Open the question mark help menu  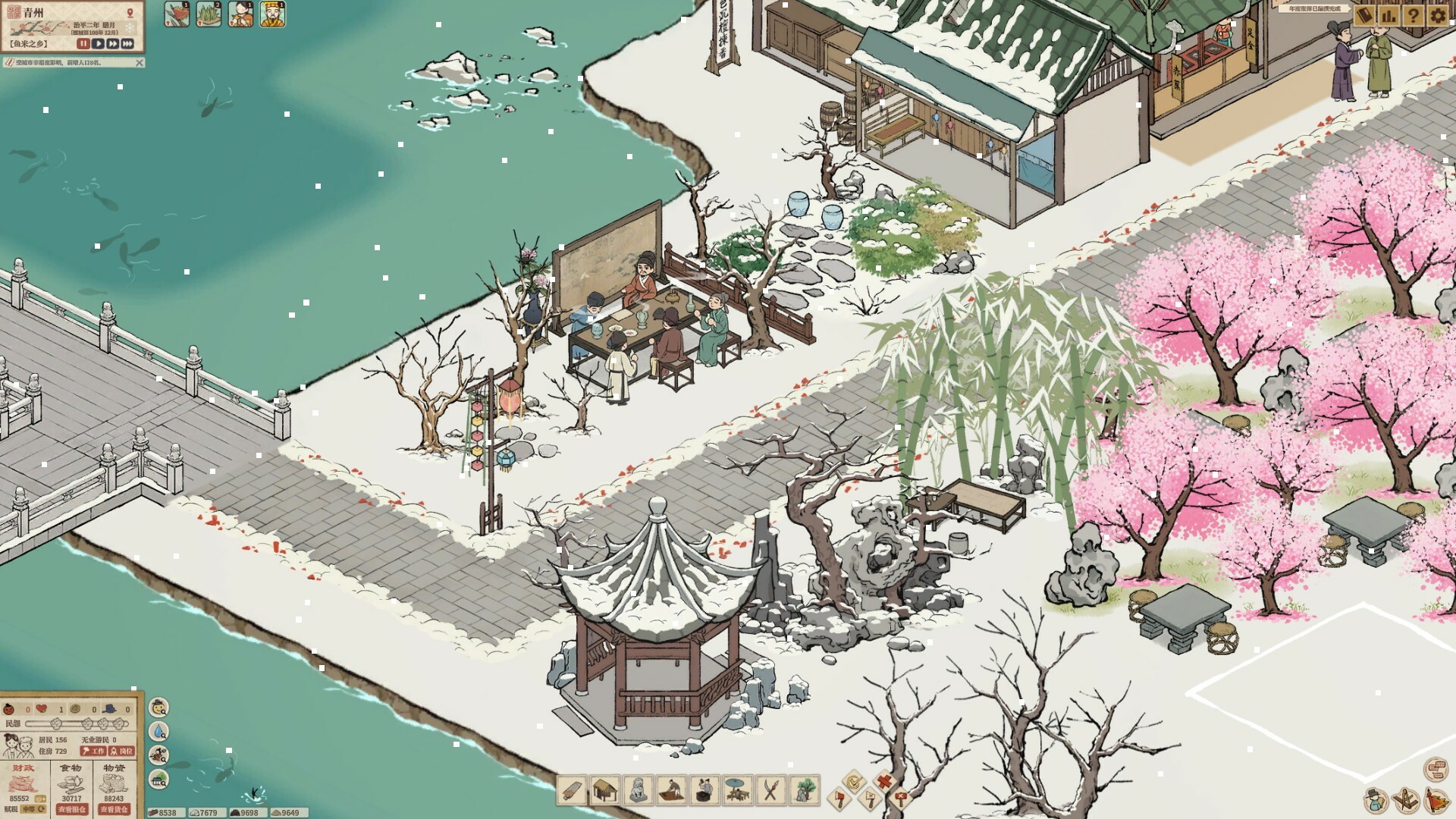(x=1414, y=16)
